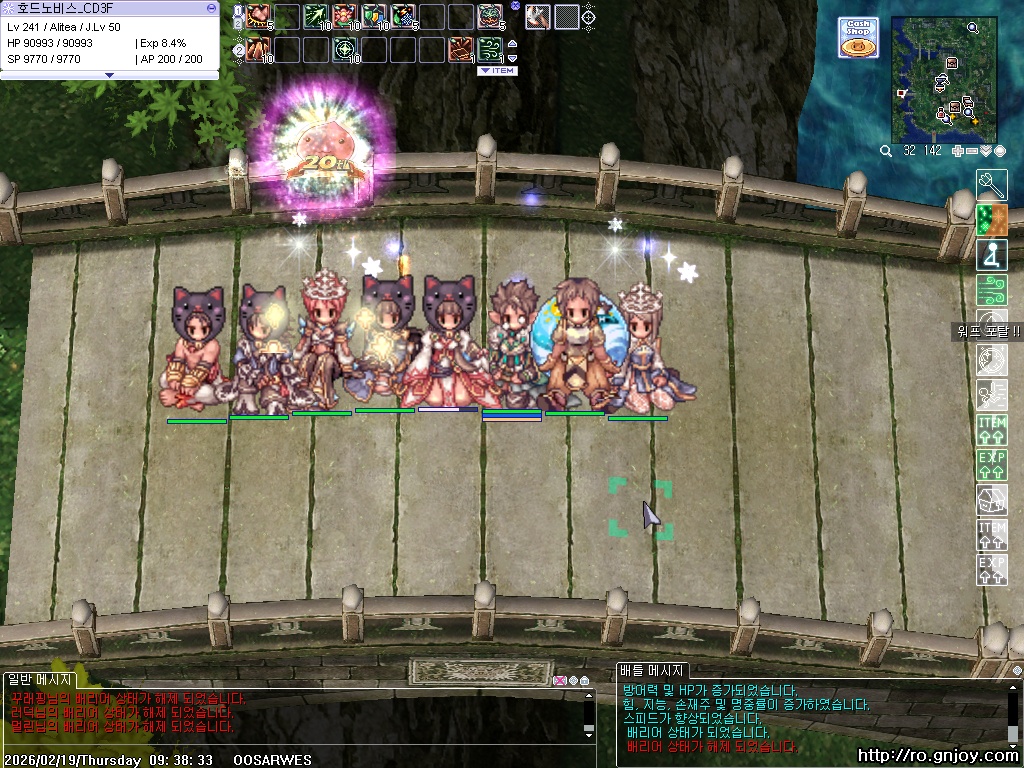Use the pink lotus flower skill

coord(345,16)
